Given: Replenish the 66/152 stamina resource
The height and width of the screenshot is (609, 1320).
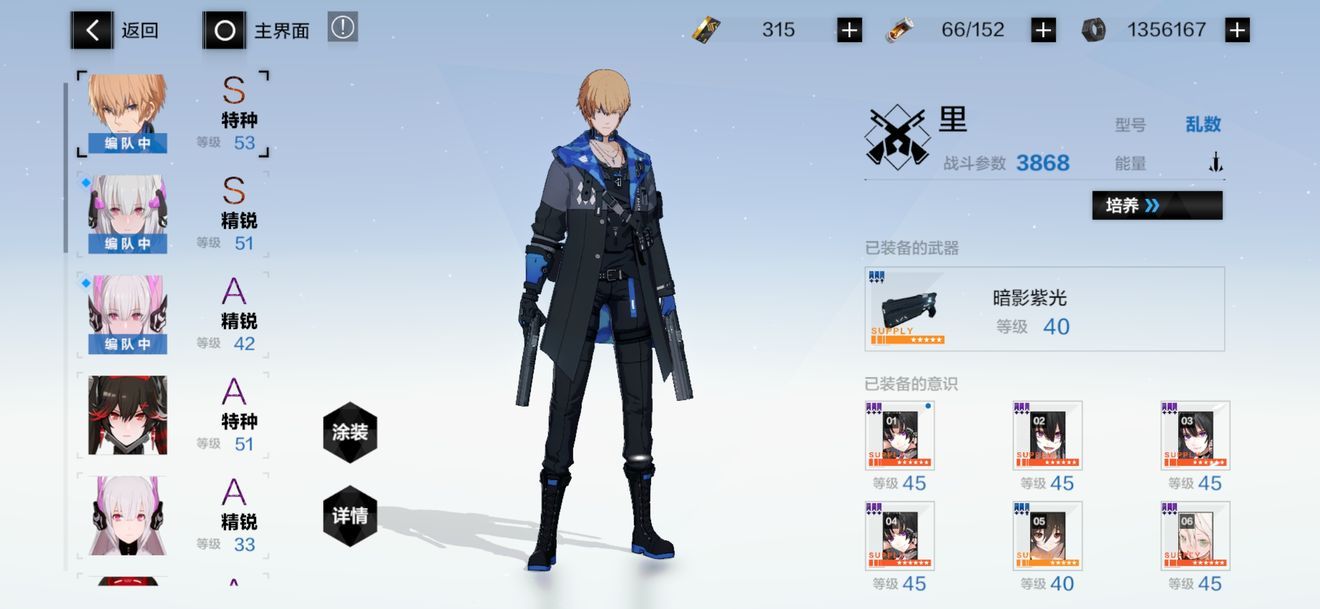Looking at the screenshot, I should [x=1043, y=30].
